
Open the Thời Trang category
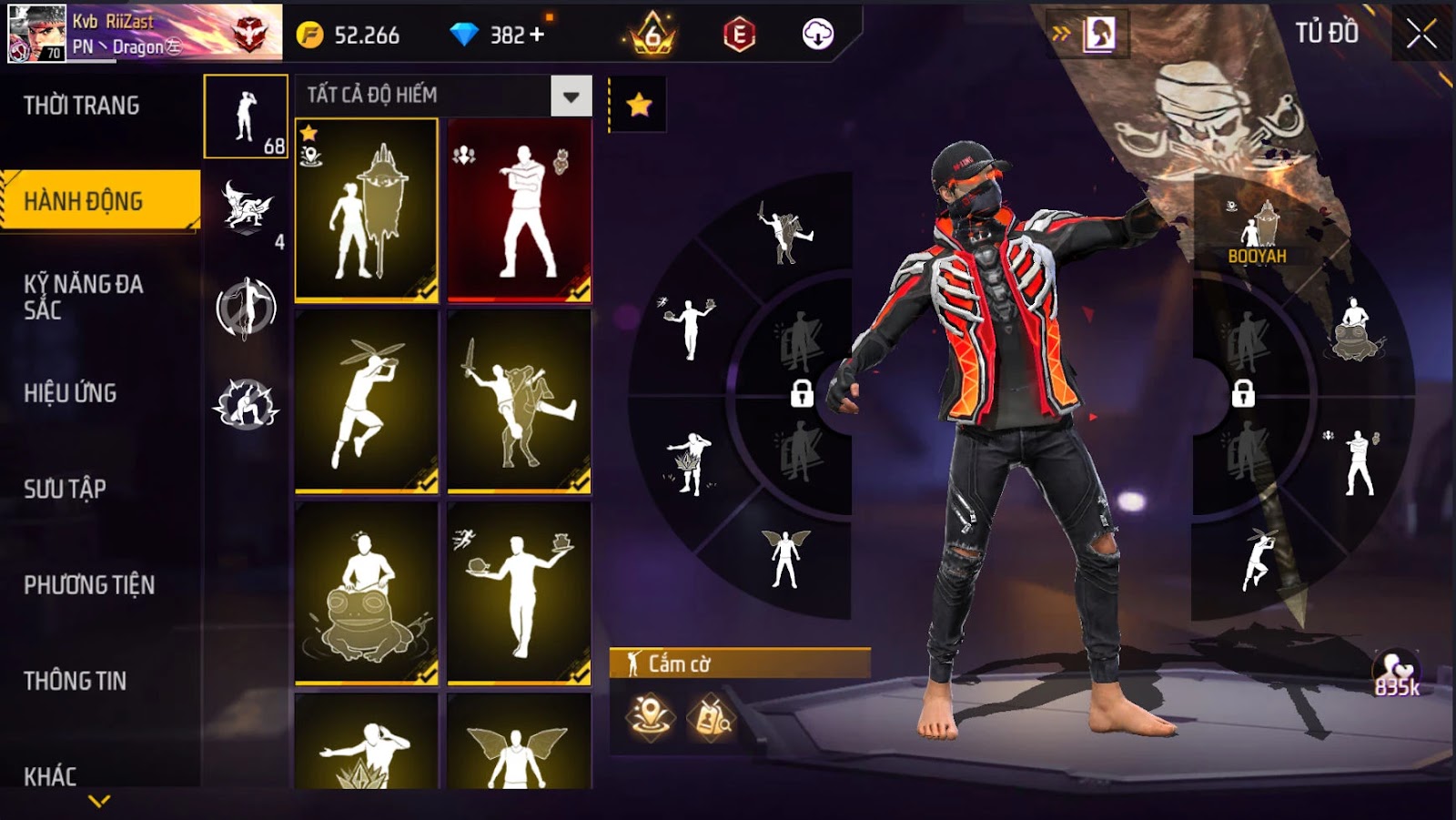point(82,106)
